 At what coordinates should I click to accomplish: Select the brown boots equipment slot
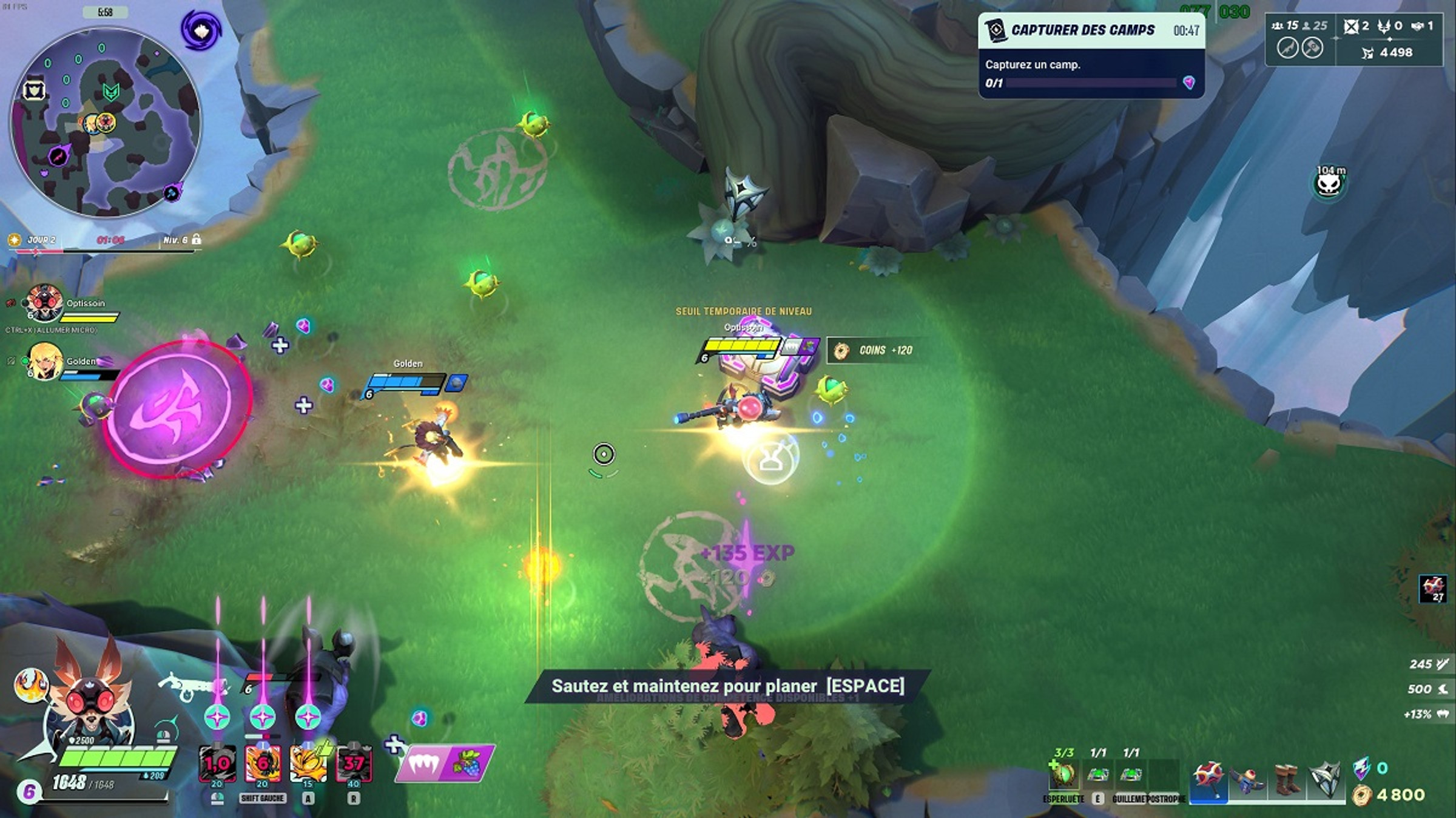(x=1287, y=779)
